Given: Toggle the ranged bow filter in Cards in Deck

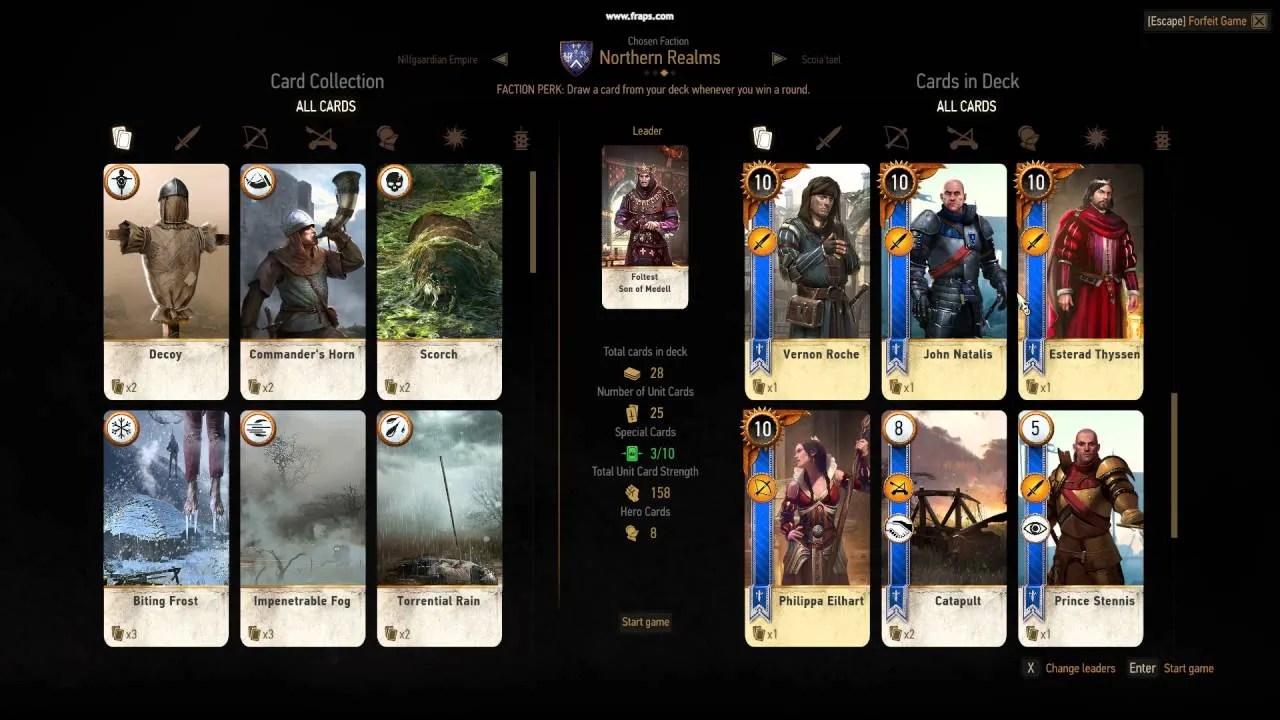Looking at the screenshot, I should pos(895,140).
